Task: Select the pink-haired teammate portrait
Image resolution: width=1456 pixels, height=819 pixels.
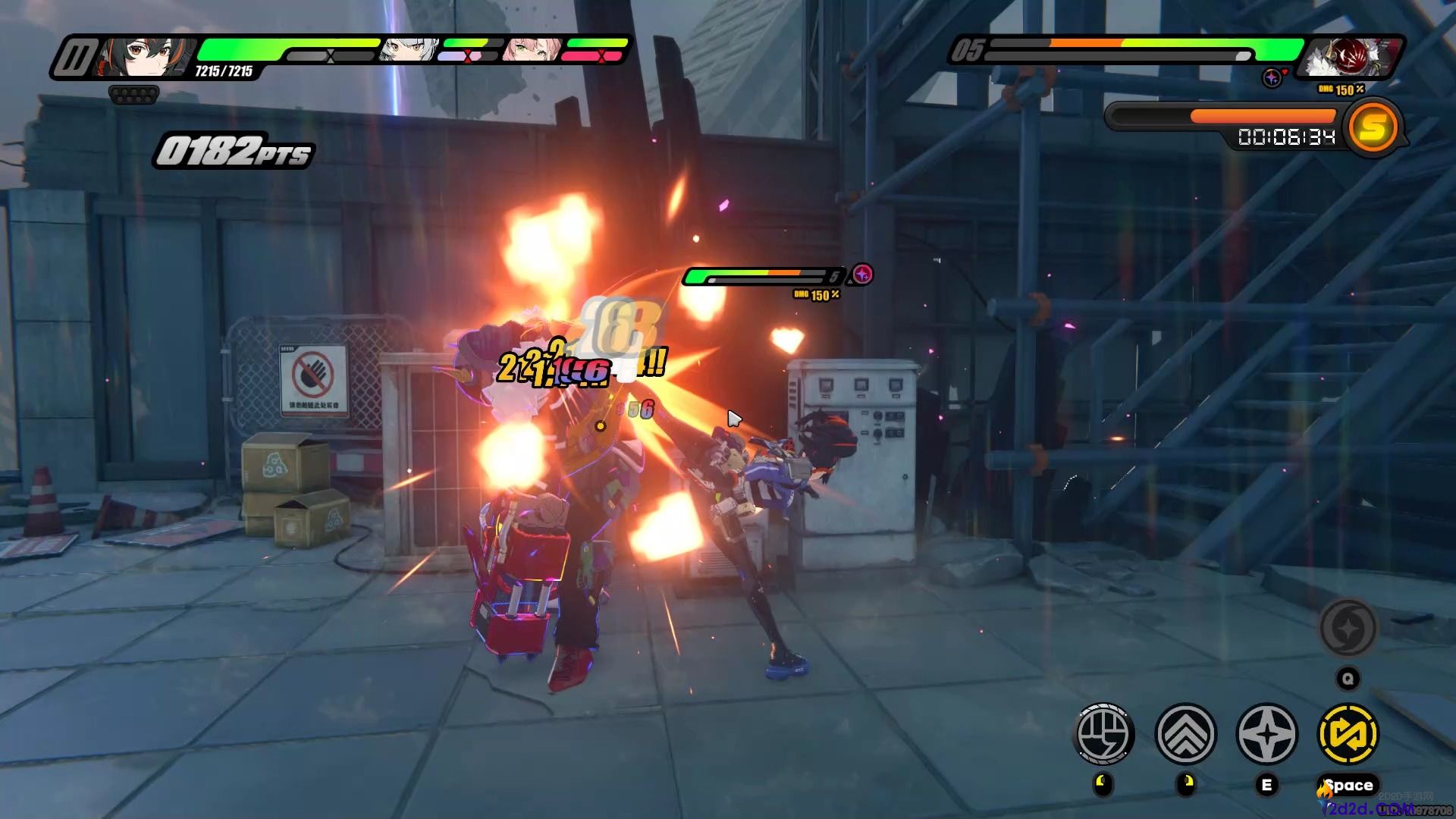Action: (x=532, y=51)
